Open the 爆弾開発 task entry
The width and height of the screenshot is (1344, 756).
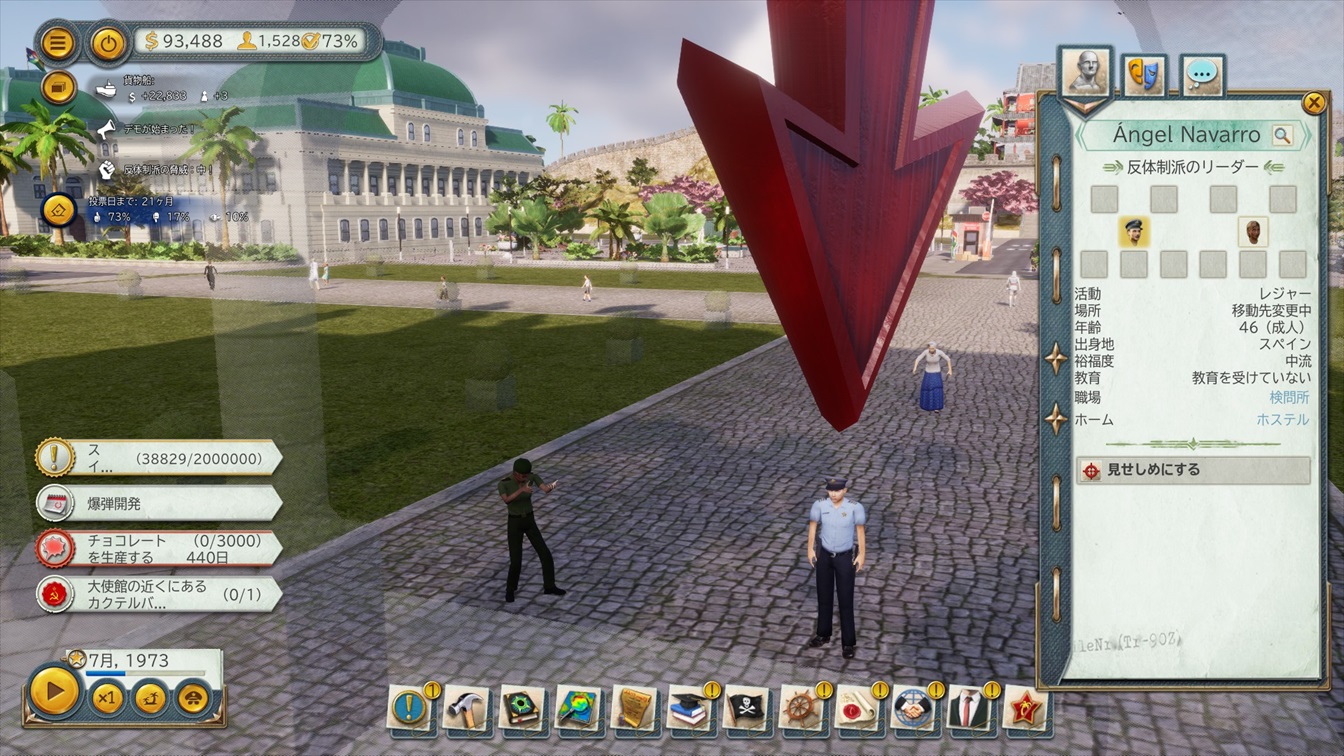[160, 502]
